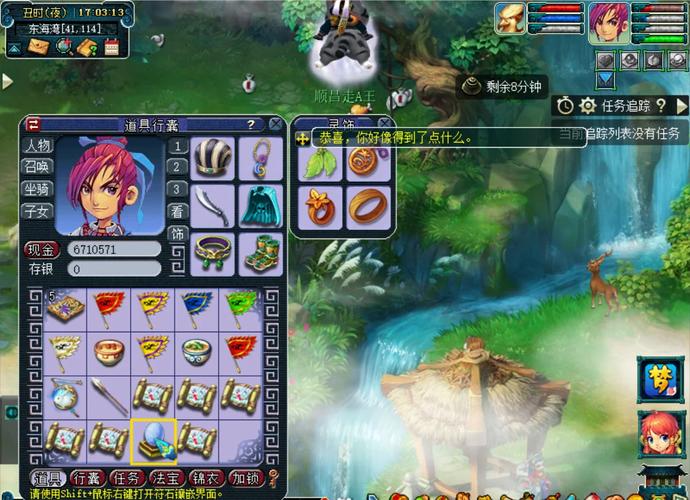This screenshot has height=500, width=690.
Task: Switch to the 人物 character view
Action: pos(37,146)
